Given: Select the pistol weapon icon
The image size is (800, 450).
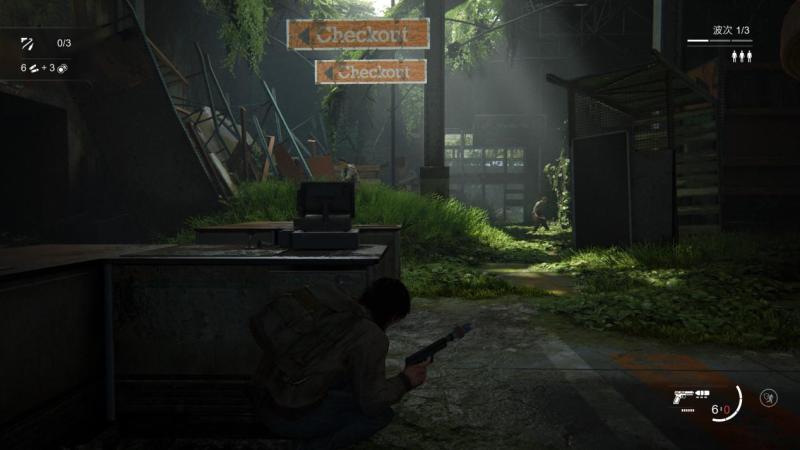Looking at the screenshot, I should tap(685, 397).
